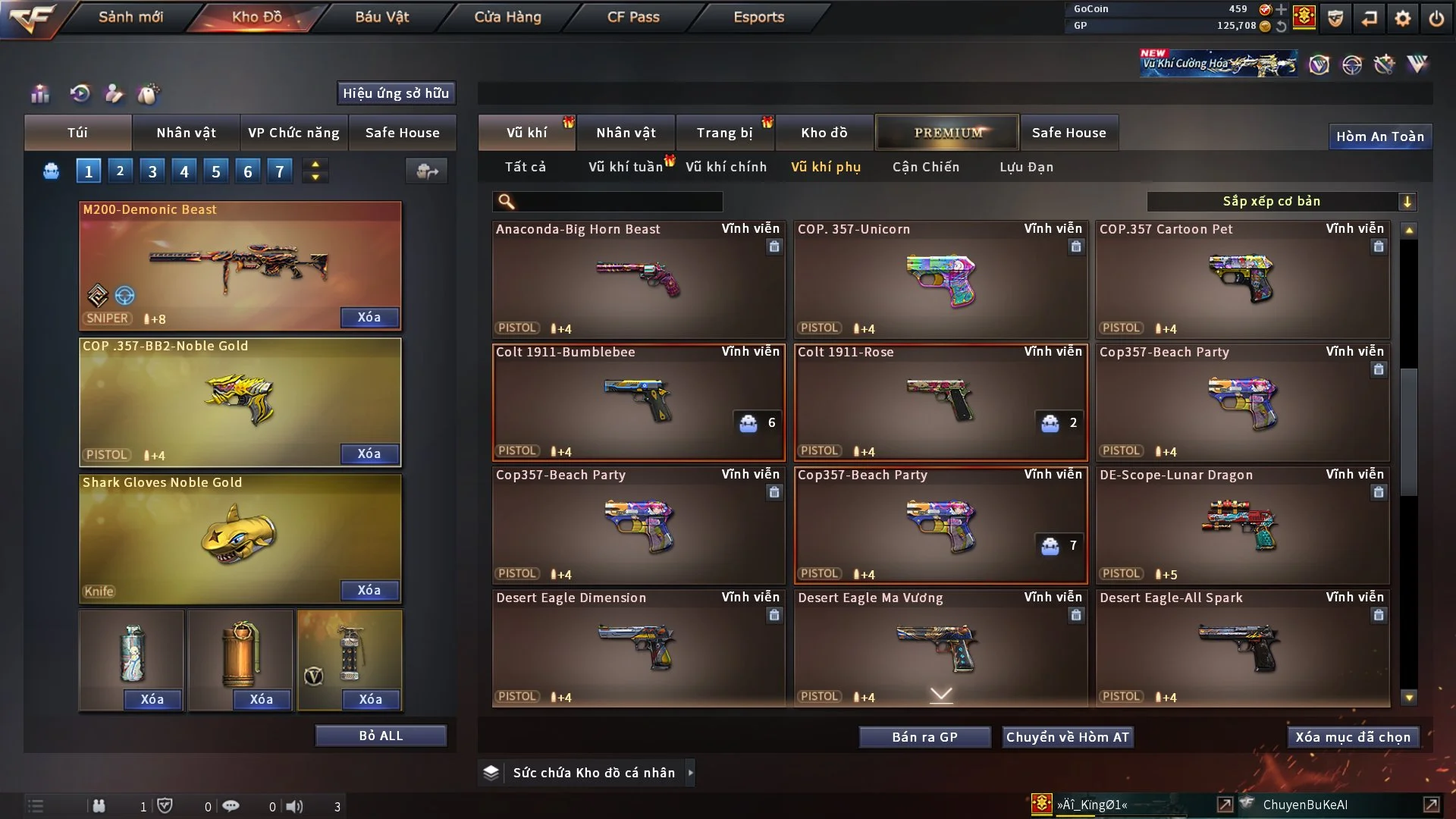Click the power exit icon

[x=1436, y=18]
